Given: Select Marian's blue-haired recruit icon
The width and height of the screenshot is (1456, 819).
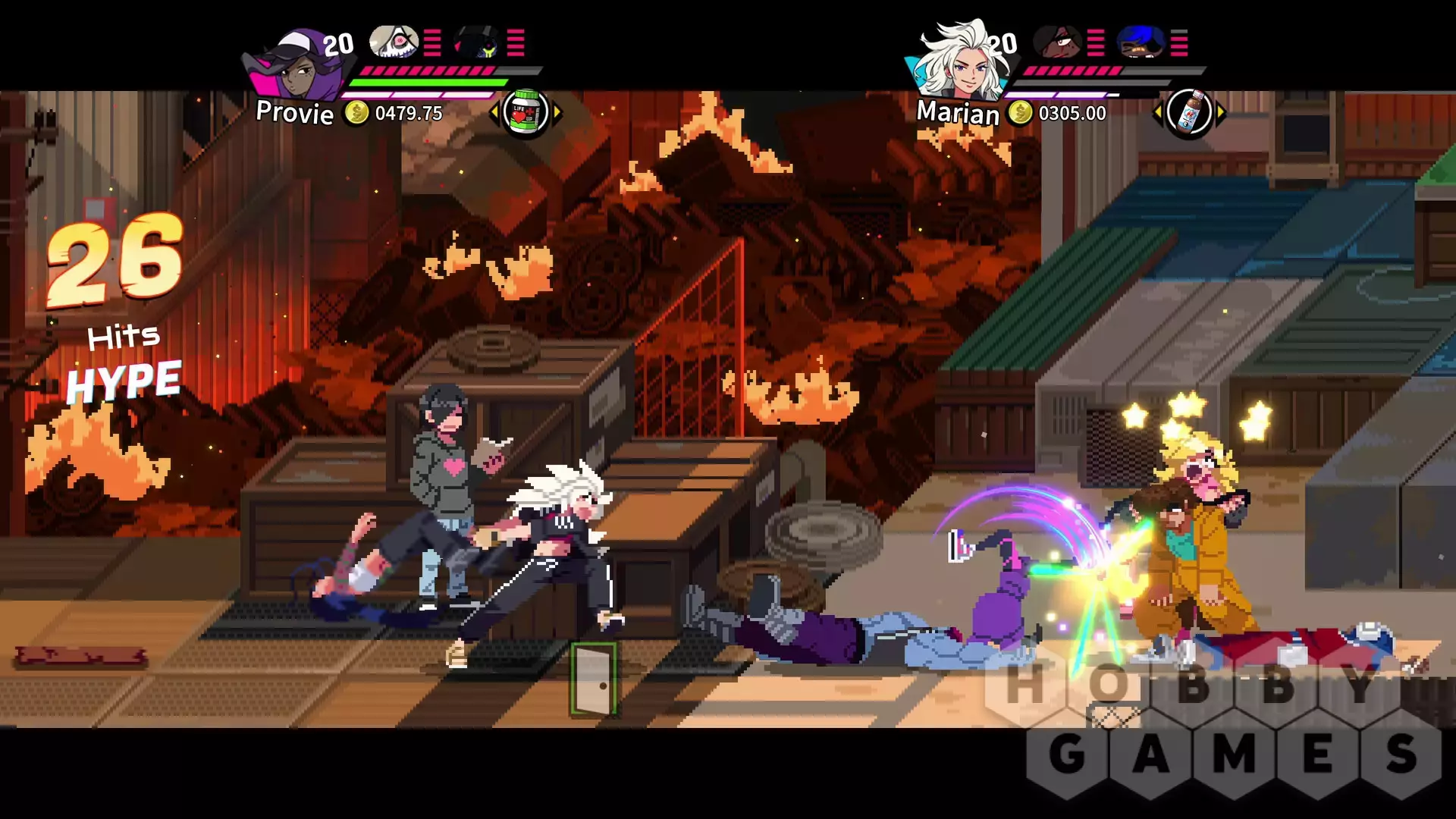Looking at the screenshot, I should 1141,42.
